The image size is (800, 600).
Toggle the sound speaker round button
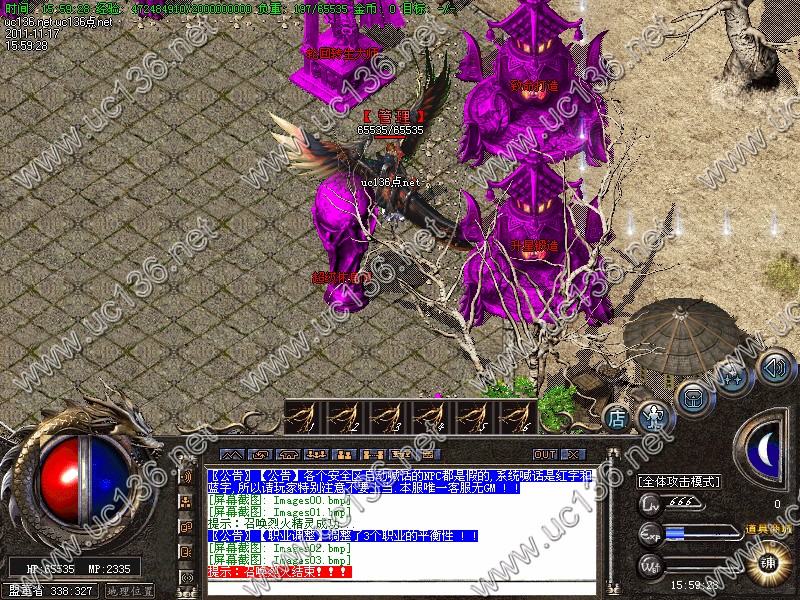coord(775,366)
